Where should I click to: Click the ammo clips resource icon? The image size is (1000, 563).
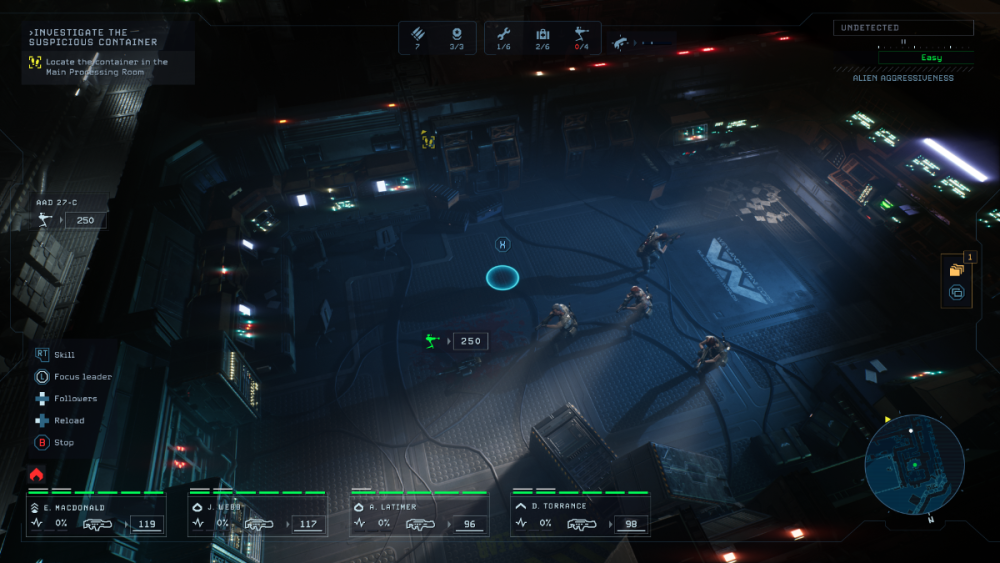pos(417,35)
